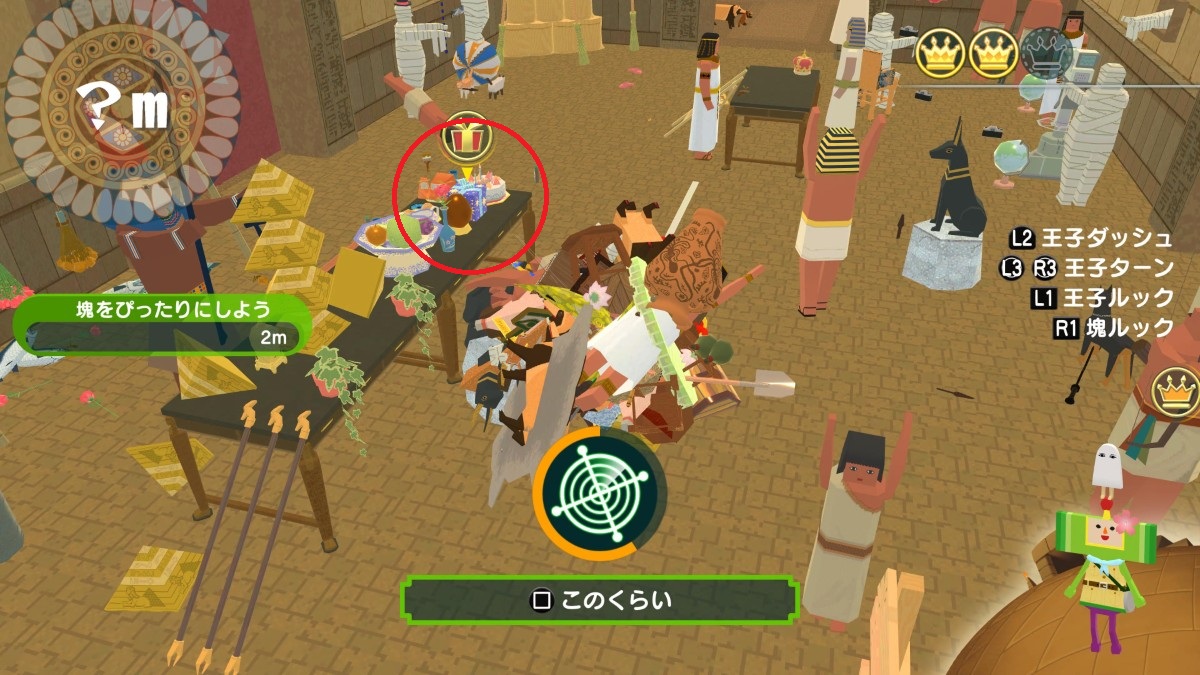Click the crown marker at the right screen edge
Viewport: 1200px width, 675px height.
click(x=1176, y=391)
